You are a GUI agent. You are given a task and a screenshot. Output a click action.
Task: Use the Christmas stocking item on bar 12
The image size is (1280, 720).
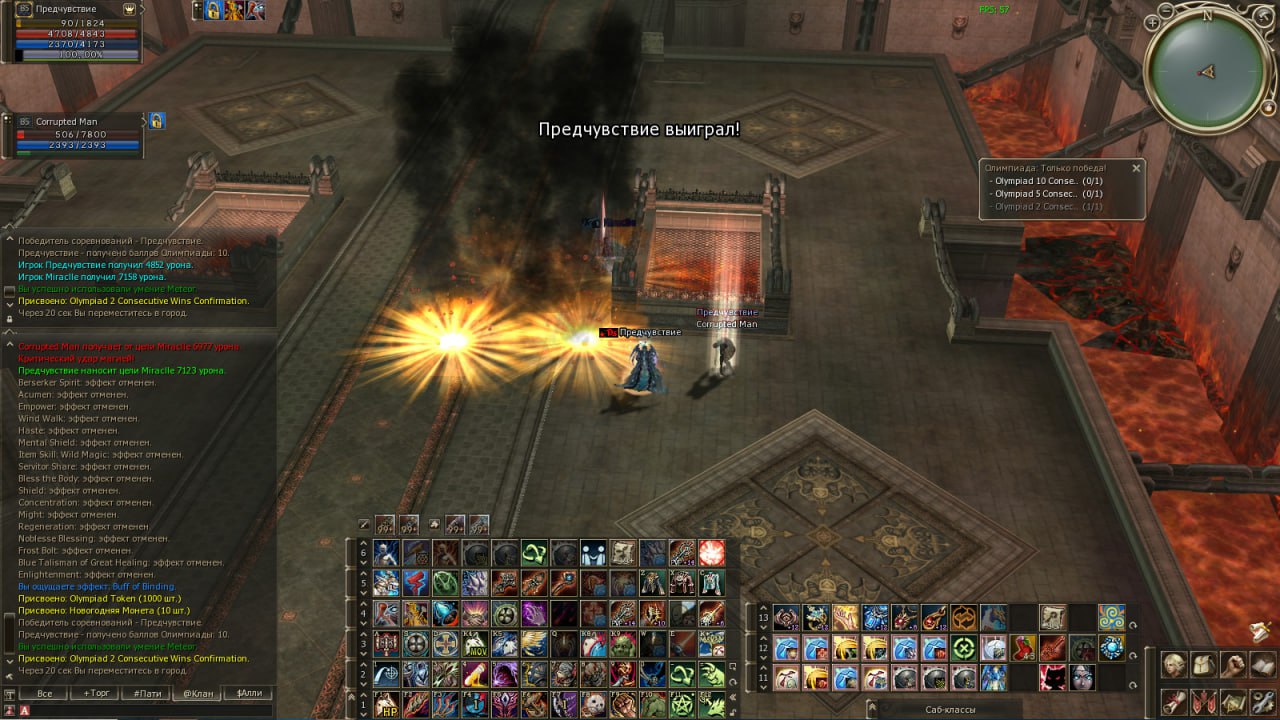[x=1023, y=648]
